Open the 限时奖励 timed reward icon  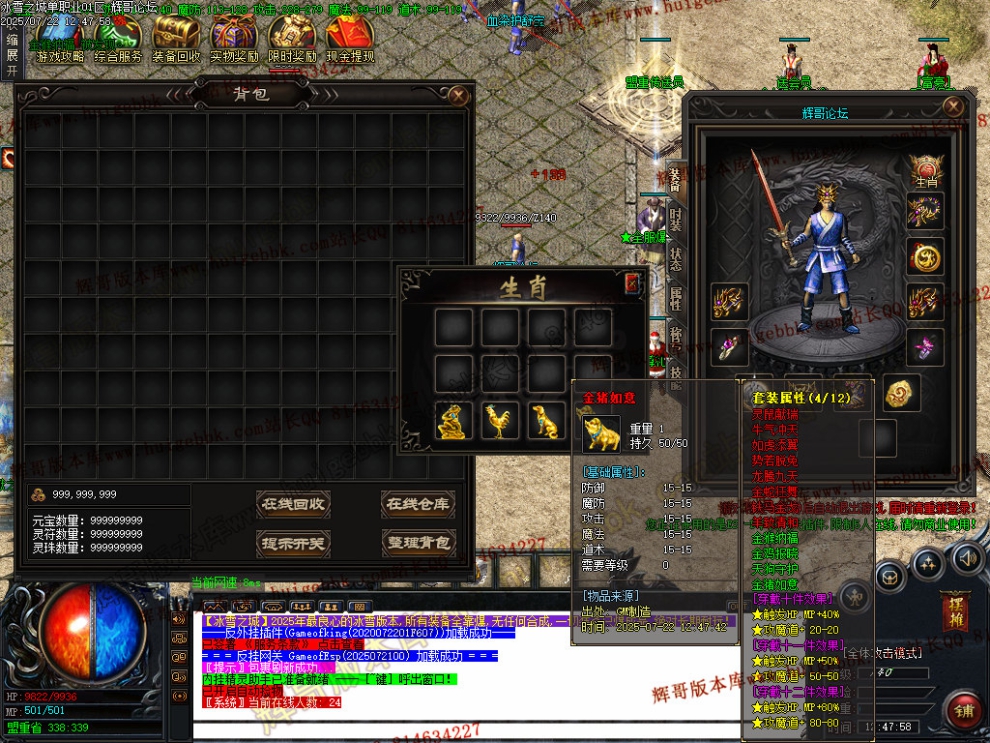292,42
